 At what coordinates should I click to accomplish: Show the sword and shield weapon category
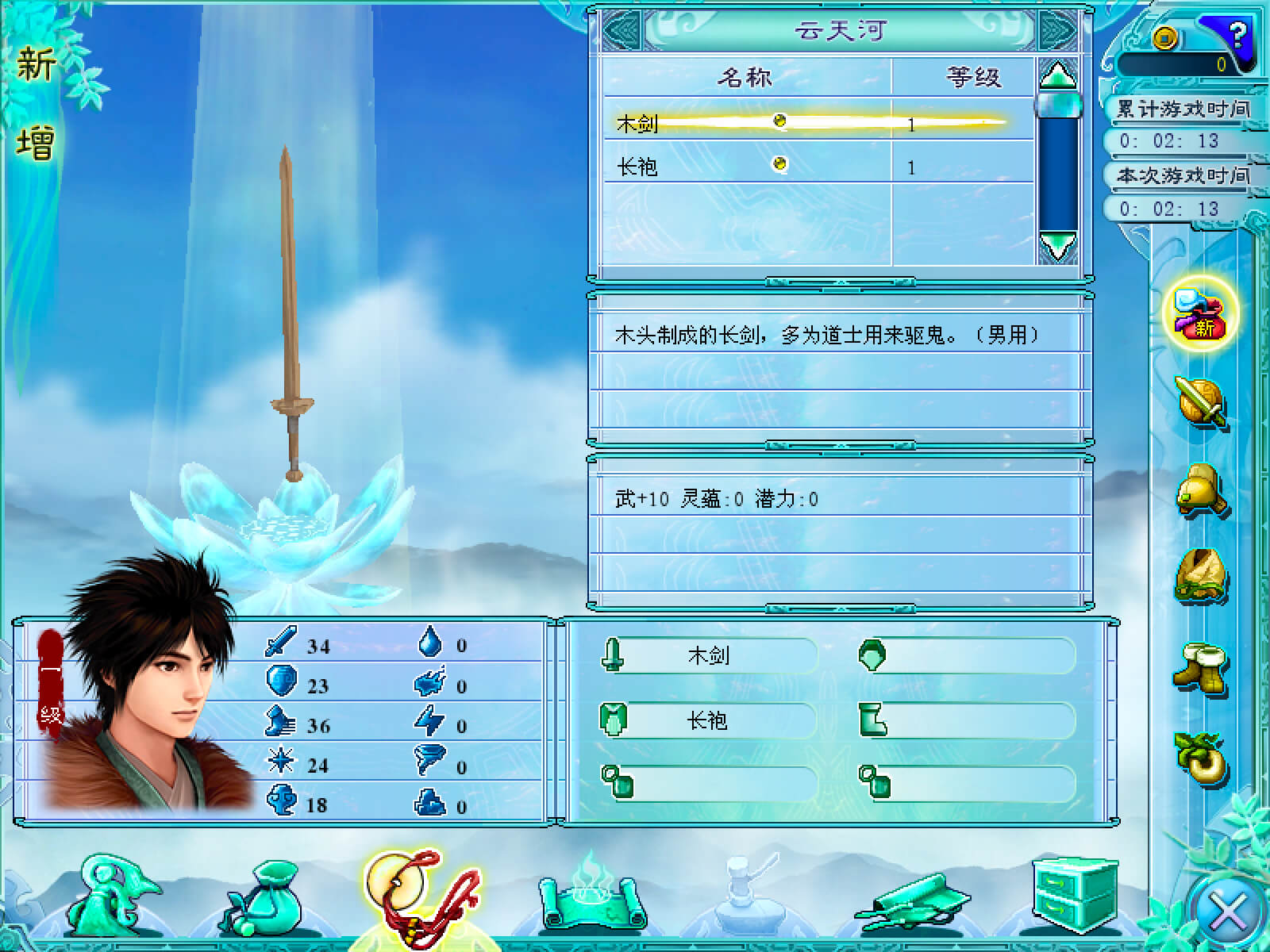(1201, 402)
